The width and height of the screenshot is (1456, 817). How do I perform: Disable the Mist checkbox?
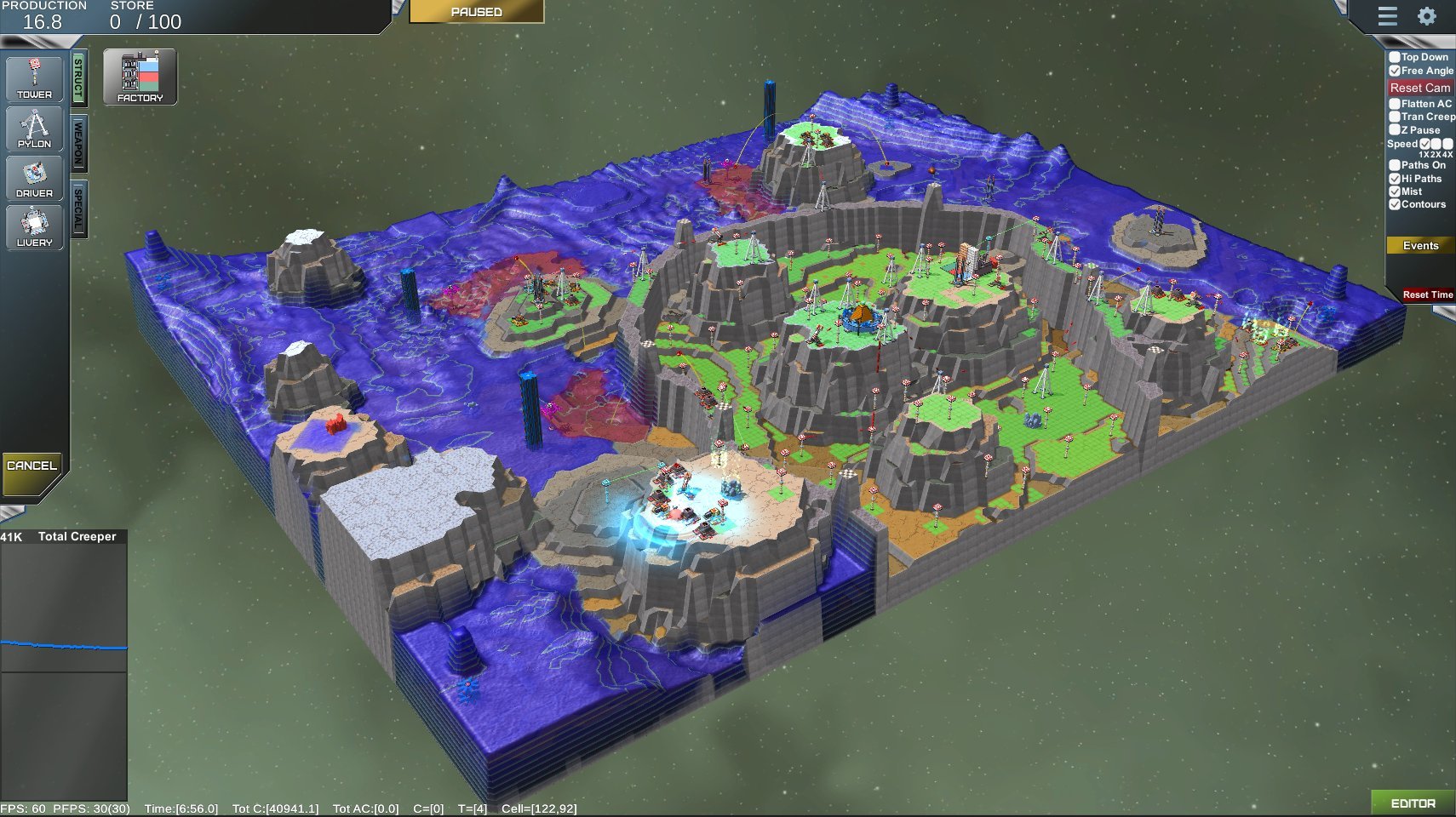1395,191
